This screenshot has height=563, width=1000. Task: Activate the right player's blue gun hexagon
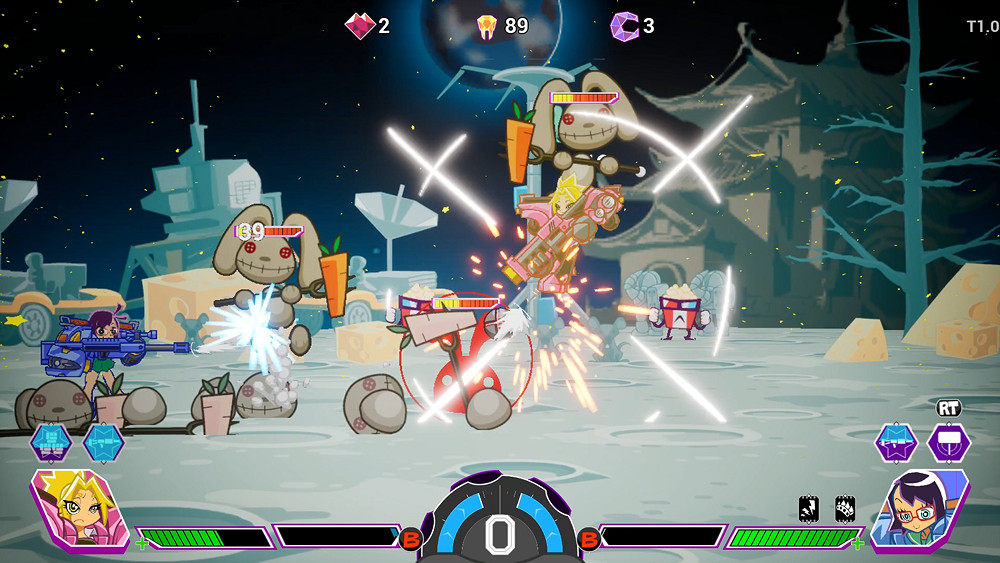click(895, 442)
